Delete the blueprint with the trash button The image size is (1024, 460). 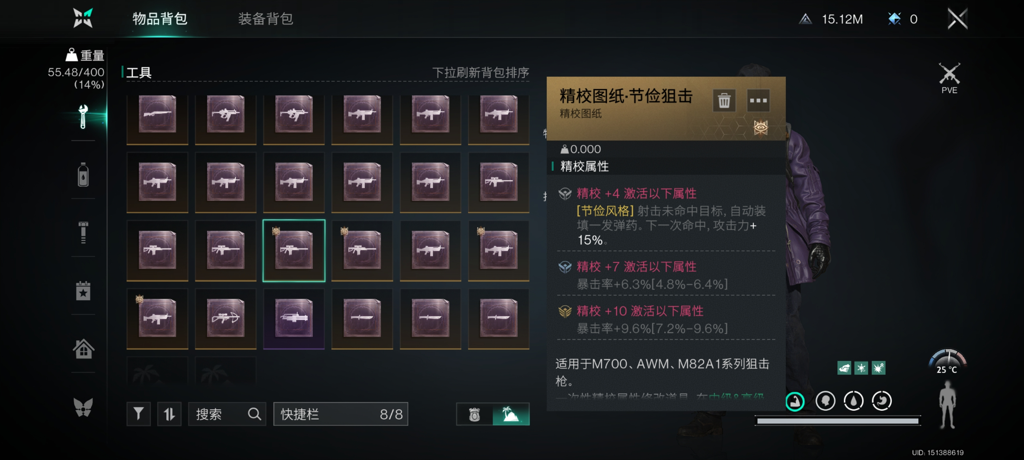pos(724,100)
